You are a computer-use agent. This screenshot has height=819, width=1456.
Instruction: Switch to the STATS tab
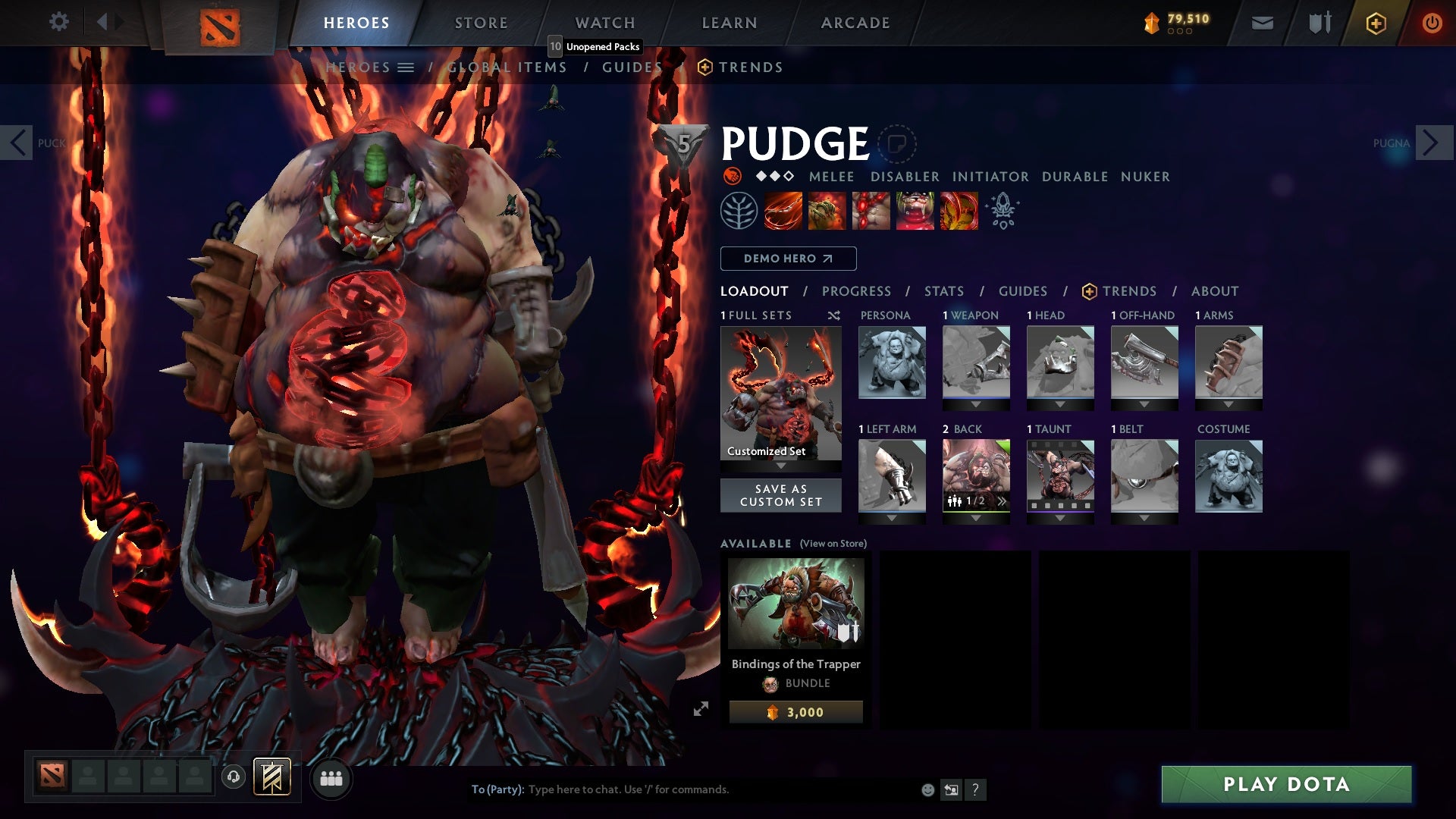pyautogui.click(x=943, y=290)
